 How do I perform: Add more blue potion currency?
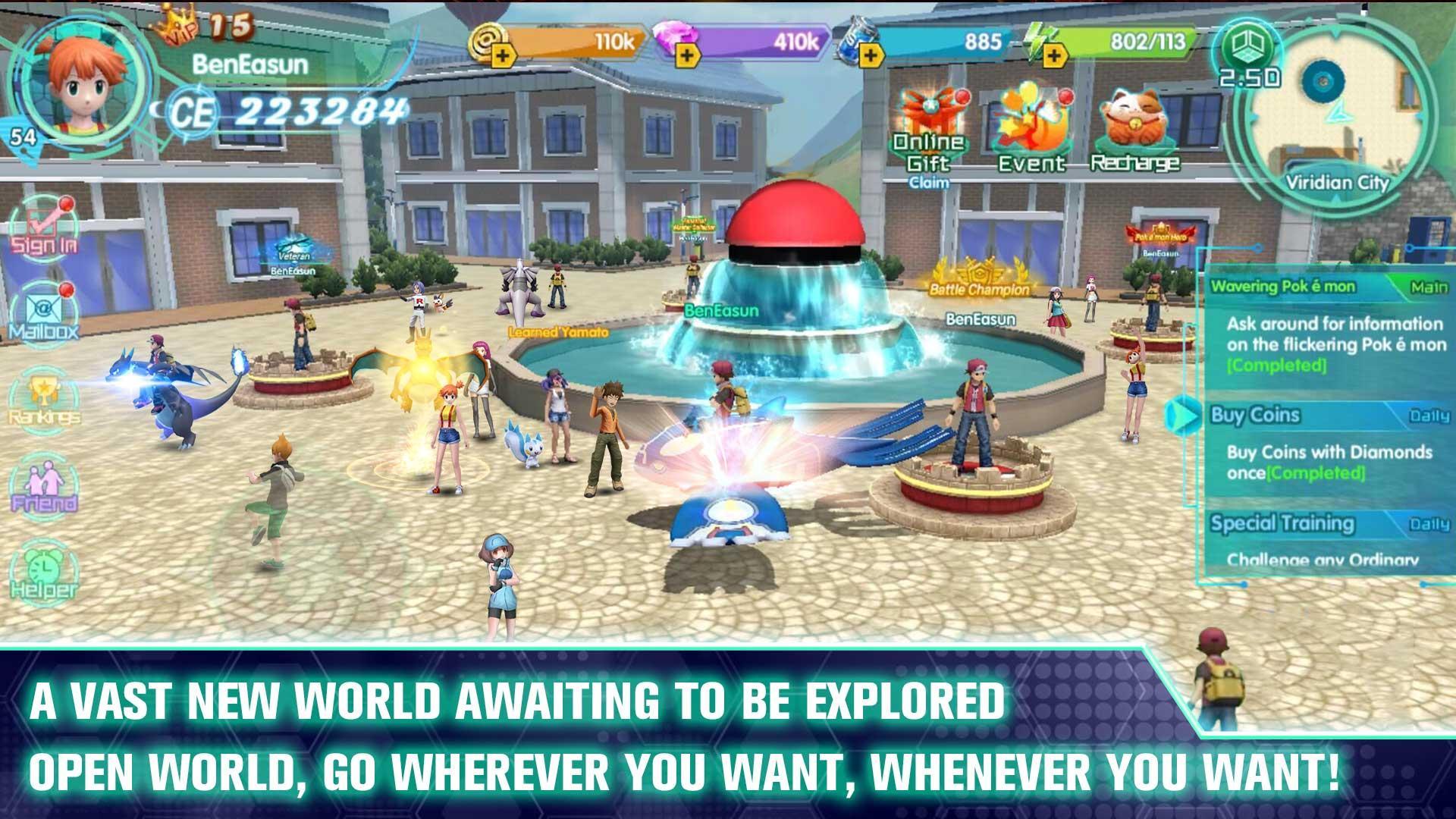pos(871,55)
